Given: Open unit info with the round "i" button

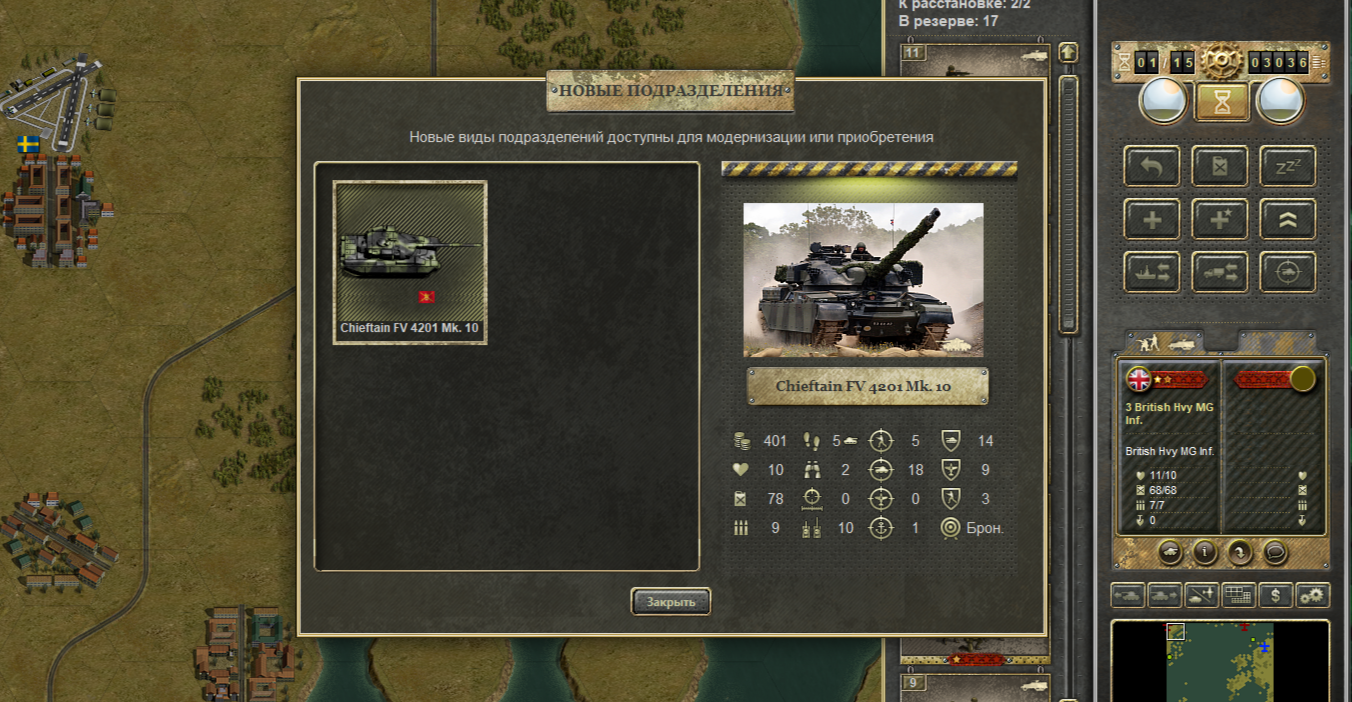Looking at the screenshot, I should 1206,551.
